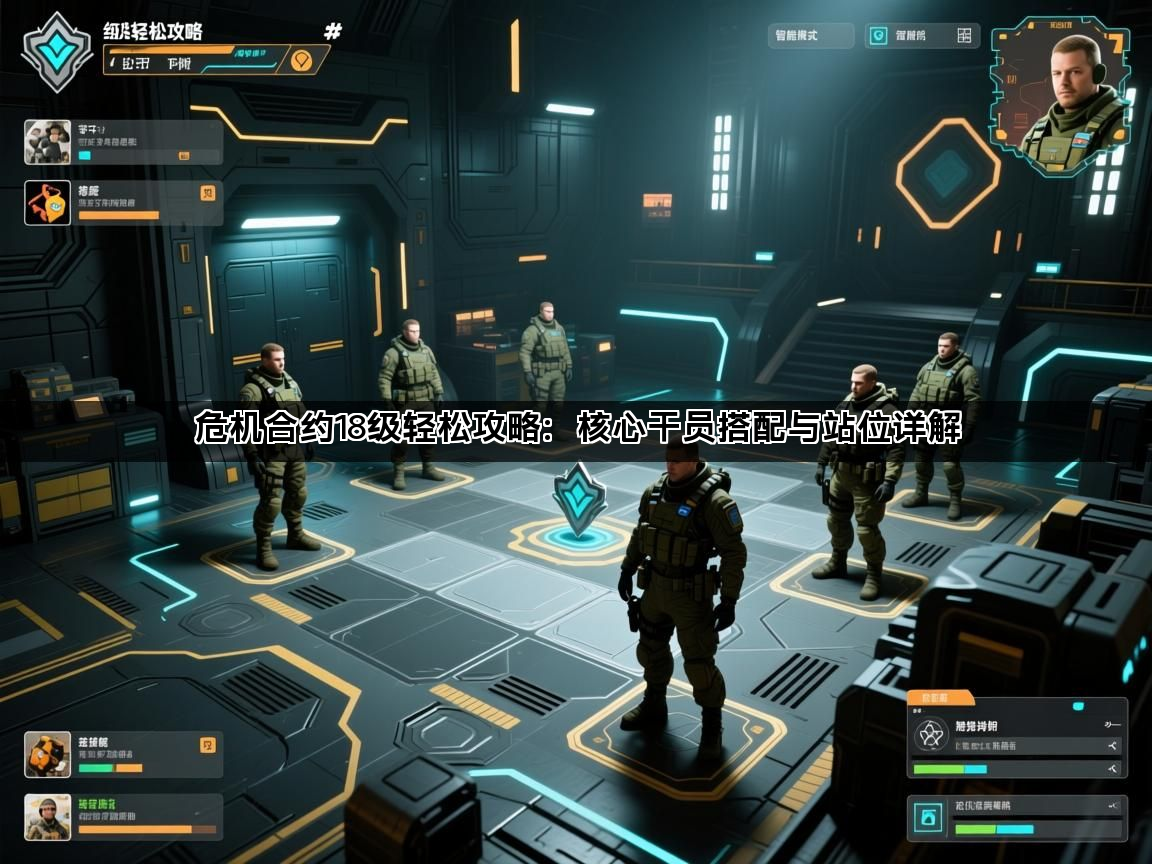The width and height of the screenshot is (1152, 864).
Task: Activate the skill with the circular knot icon
Action: tap(1017, 737)
